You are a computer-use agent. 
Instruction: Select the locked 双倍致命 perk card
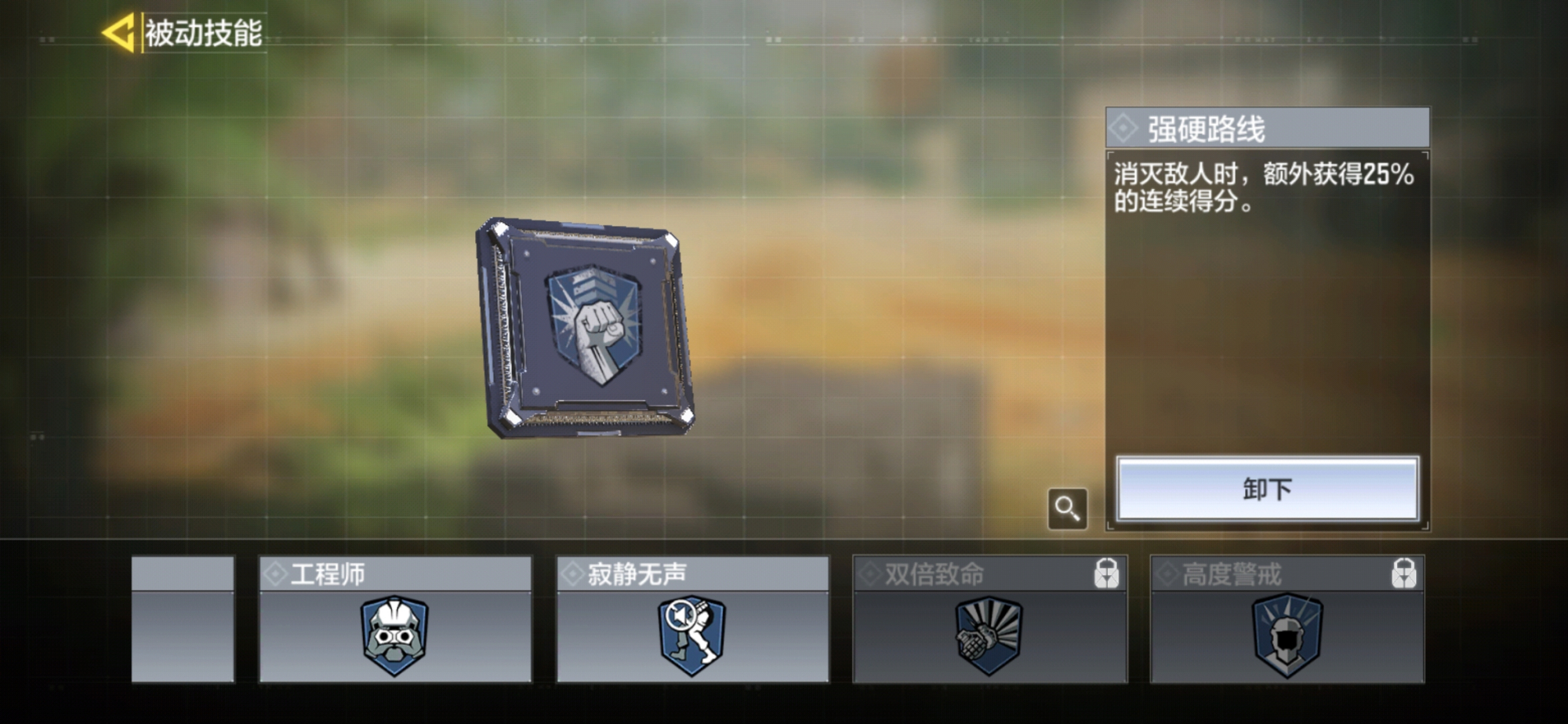[x=989, y=620]
